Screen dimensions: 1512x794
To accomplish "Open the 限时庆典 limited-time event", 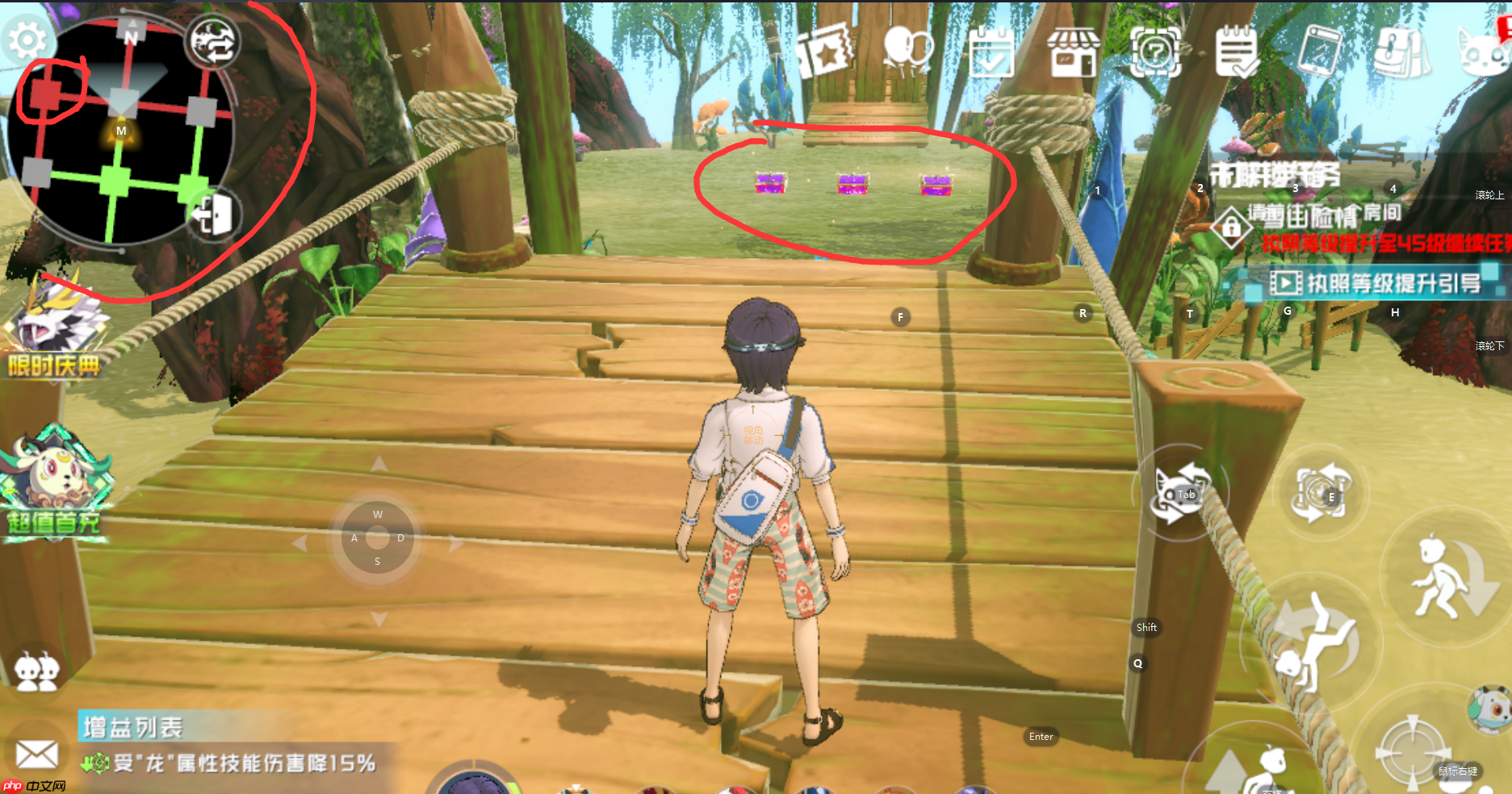I will pyautogui.click(x=55, y=337).
